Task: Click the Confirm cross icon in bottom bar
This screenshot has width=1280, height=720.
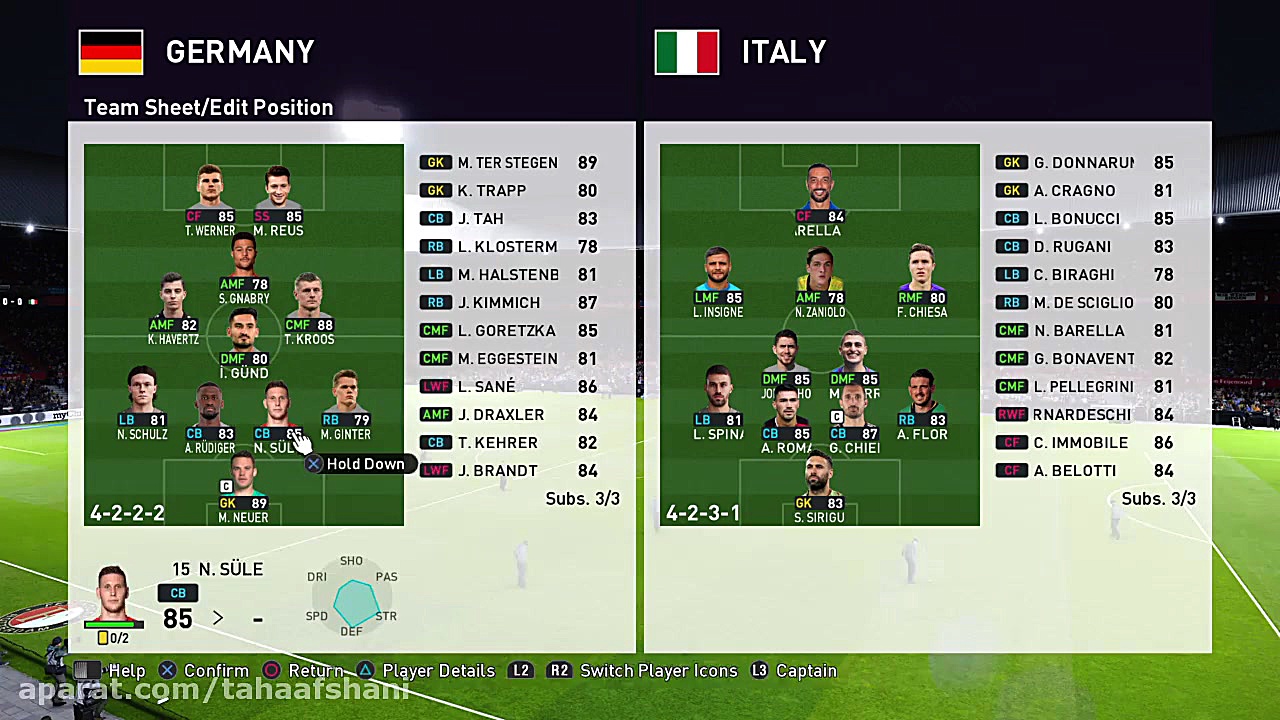Action: (168, 670)
